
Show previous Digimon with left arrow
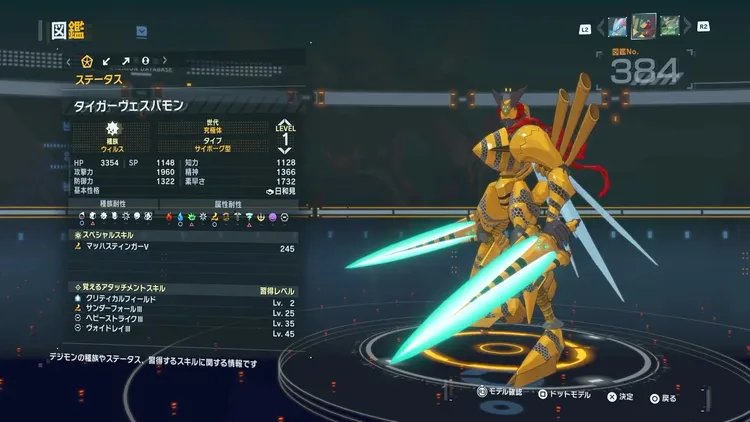598,27
